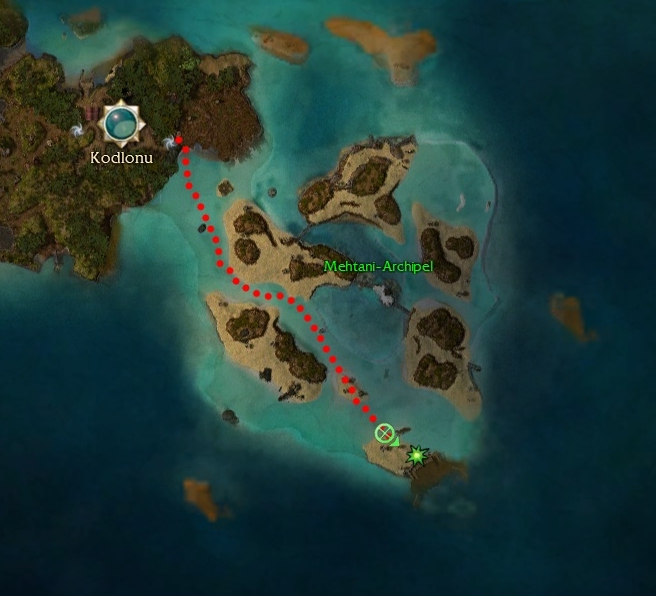
Task: Click the Mehtani-Archipel map label
Action: [x=378, y=267]
